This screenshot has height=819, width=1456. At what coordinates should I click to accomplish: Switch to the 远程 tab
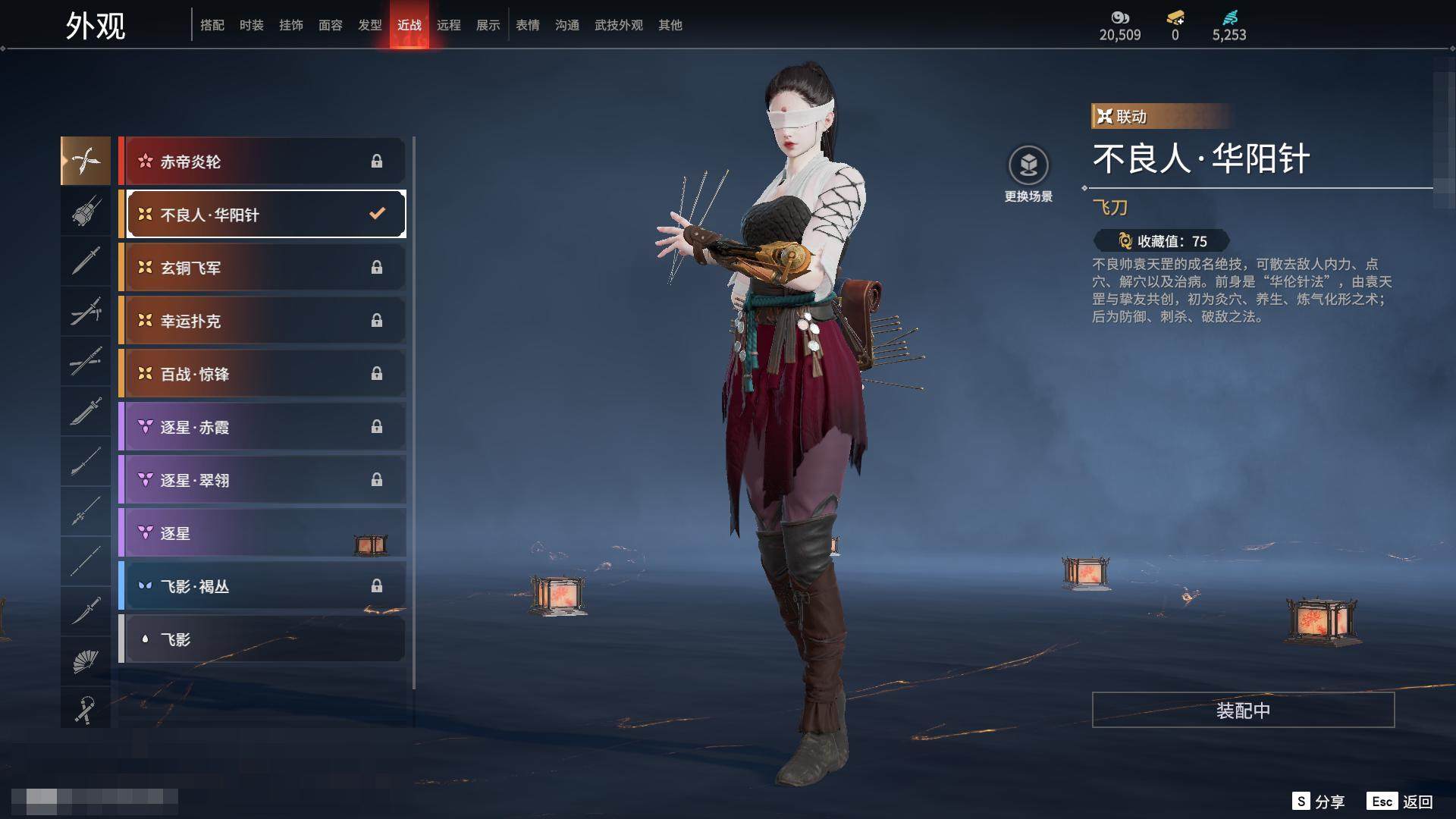pyautogui.click(x=448, y=26)
